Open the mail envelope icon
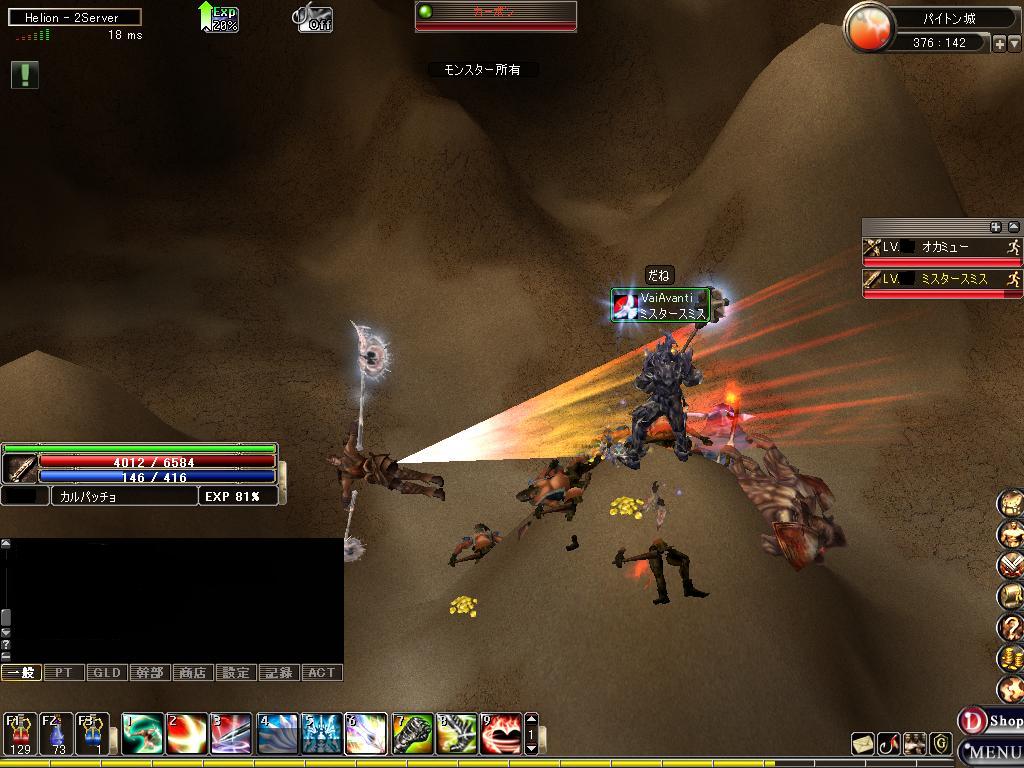This screenshot has width=1024, height=768. (863, 744)
